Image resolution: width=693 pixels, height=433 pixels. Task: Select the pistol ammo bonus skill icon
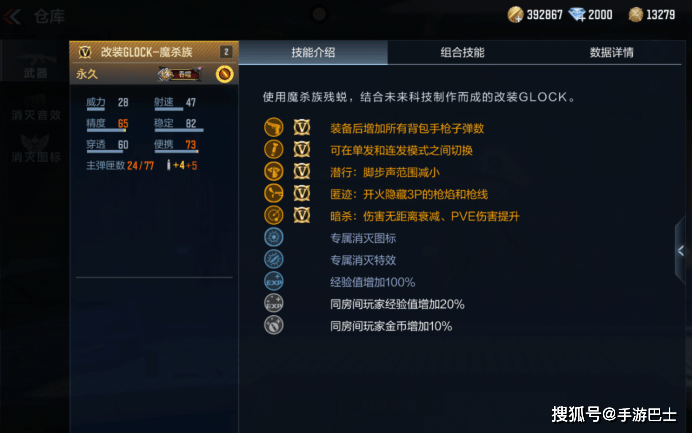(x=274, y=128)
